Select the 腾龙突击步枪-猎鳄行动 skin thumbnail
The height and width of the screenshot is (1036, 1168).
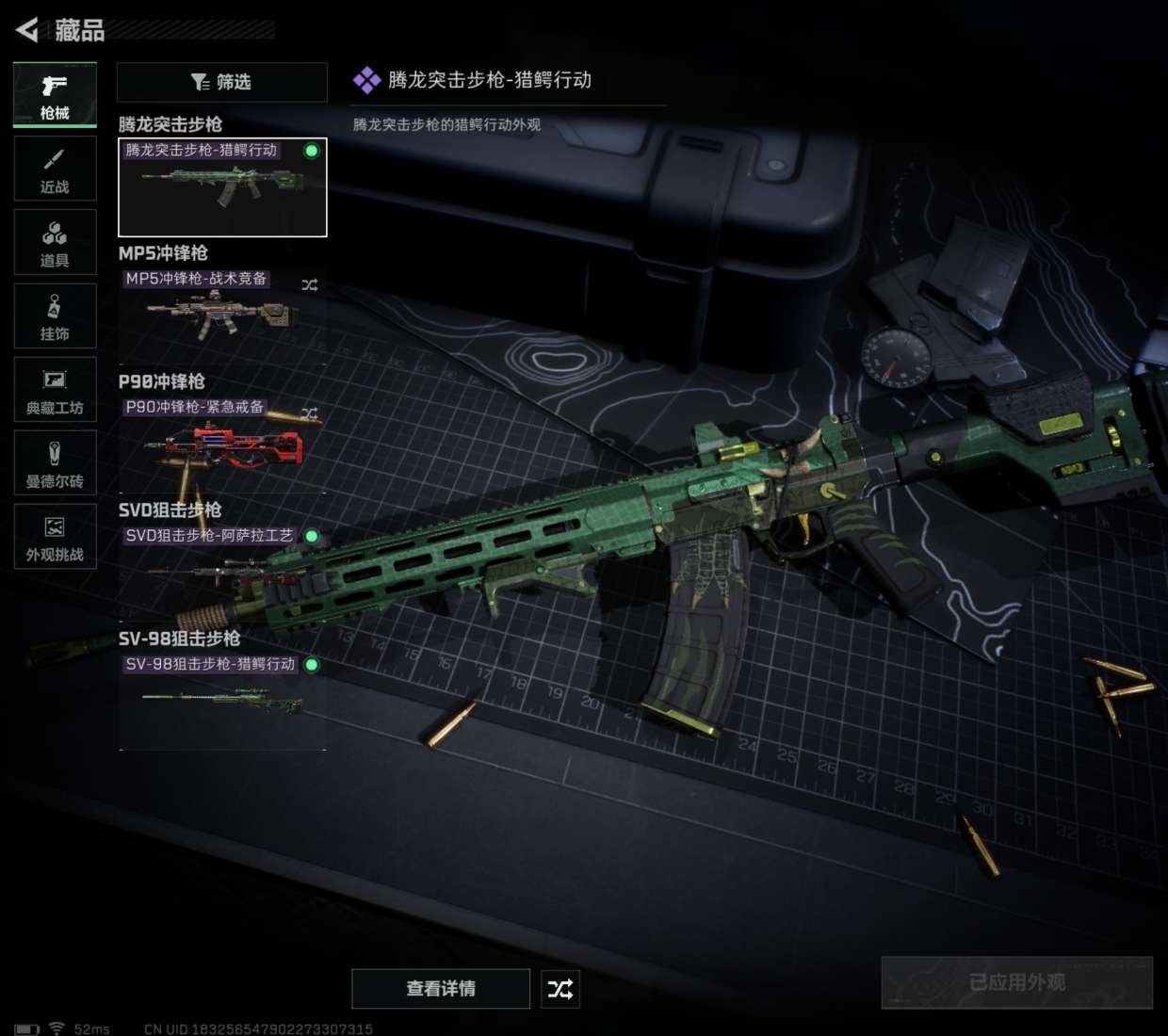222,187
